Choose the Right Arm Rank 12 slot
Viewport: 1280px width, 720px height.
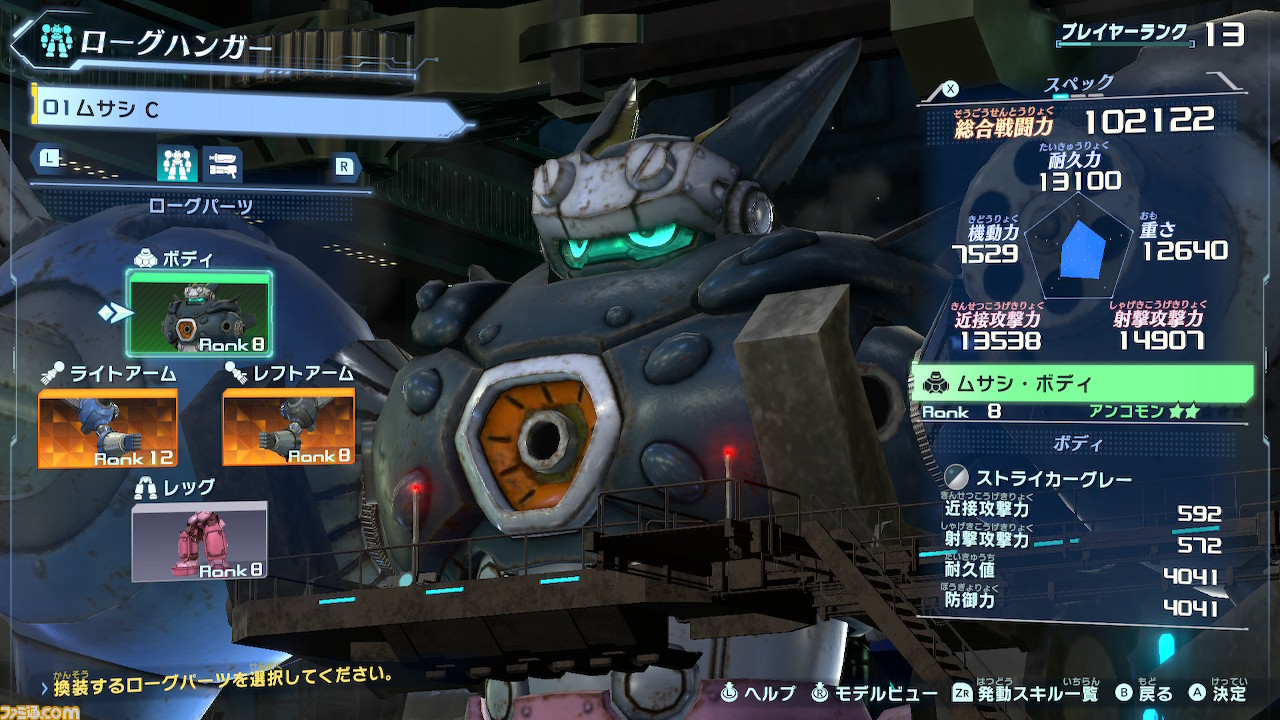[108, 428]
